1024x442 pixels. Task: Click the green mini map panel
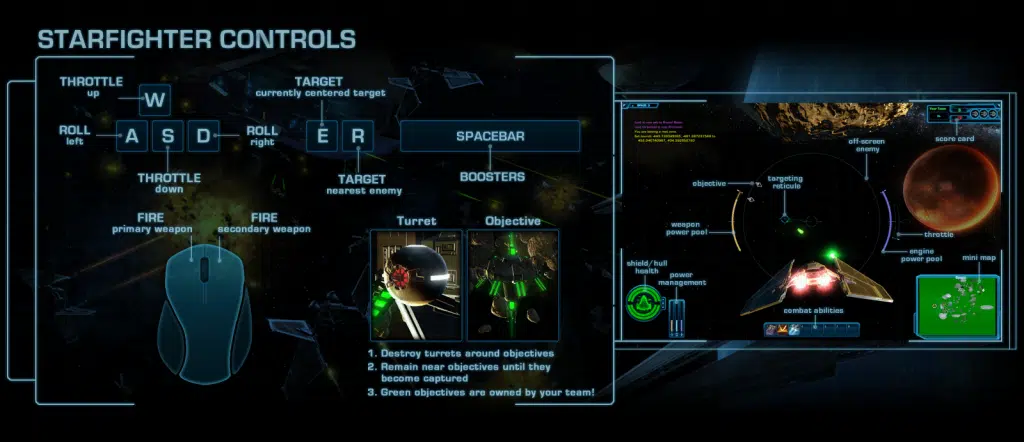click(x=957, y=305)
